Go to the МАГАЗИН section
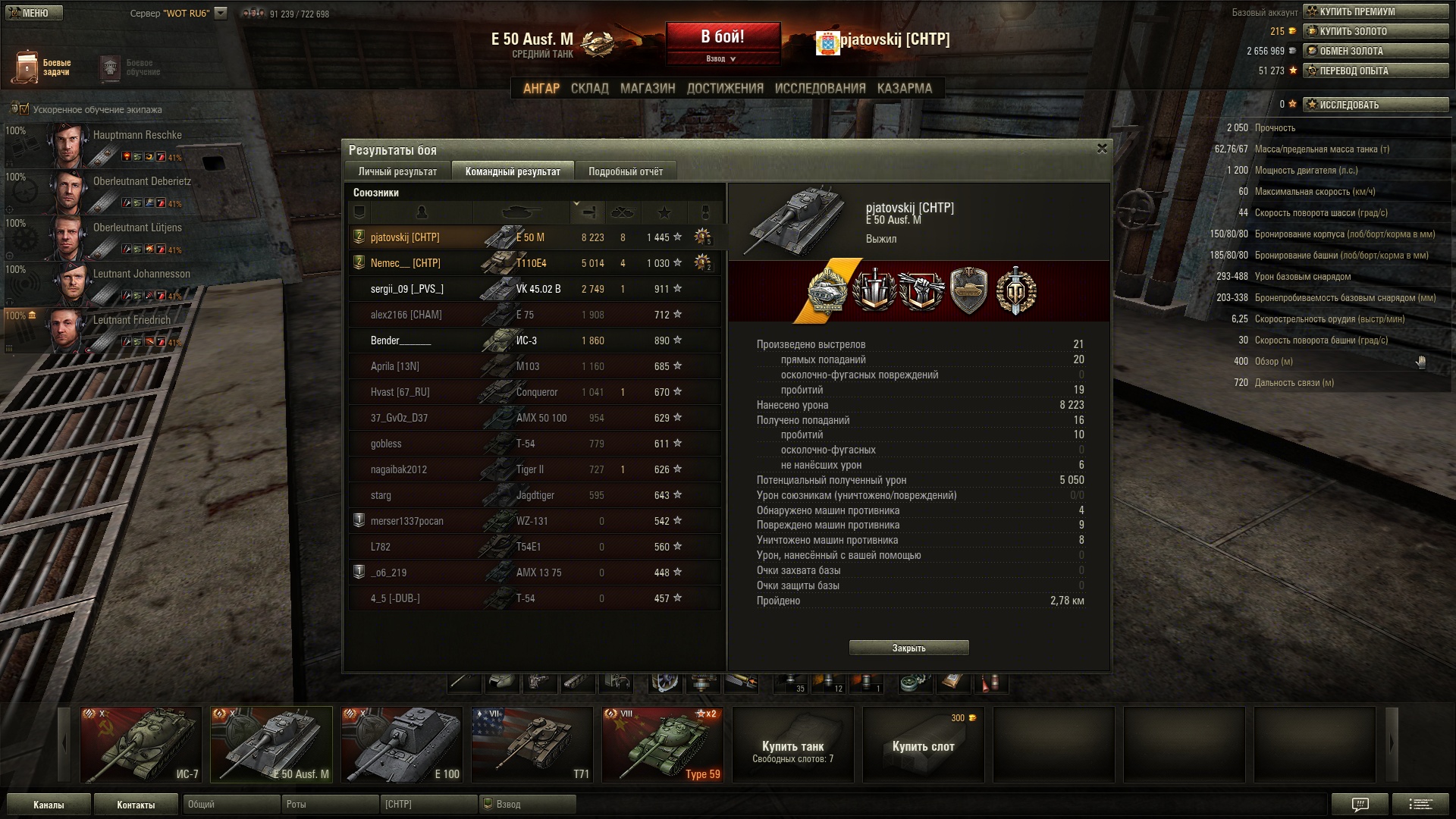This screenshot has height=819, width=1456. 648,88
